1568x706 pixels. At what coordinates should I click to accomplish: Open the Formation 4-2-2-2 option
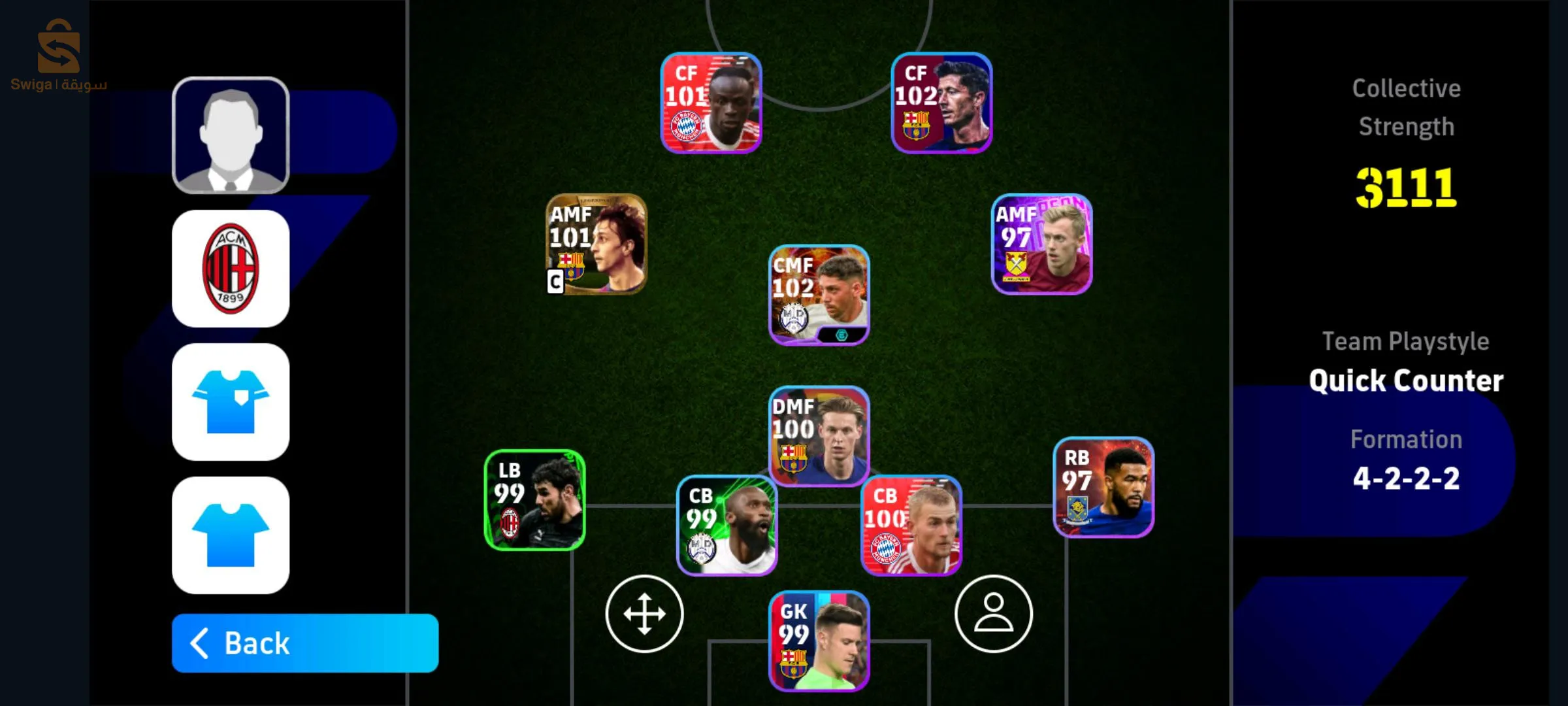[x=1406, y=478]
